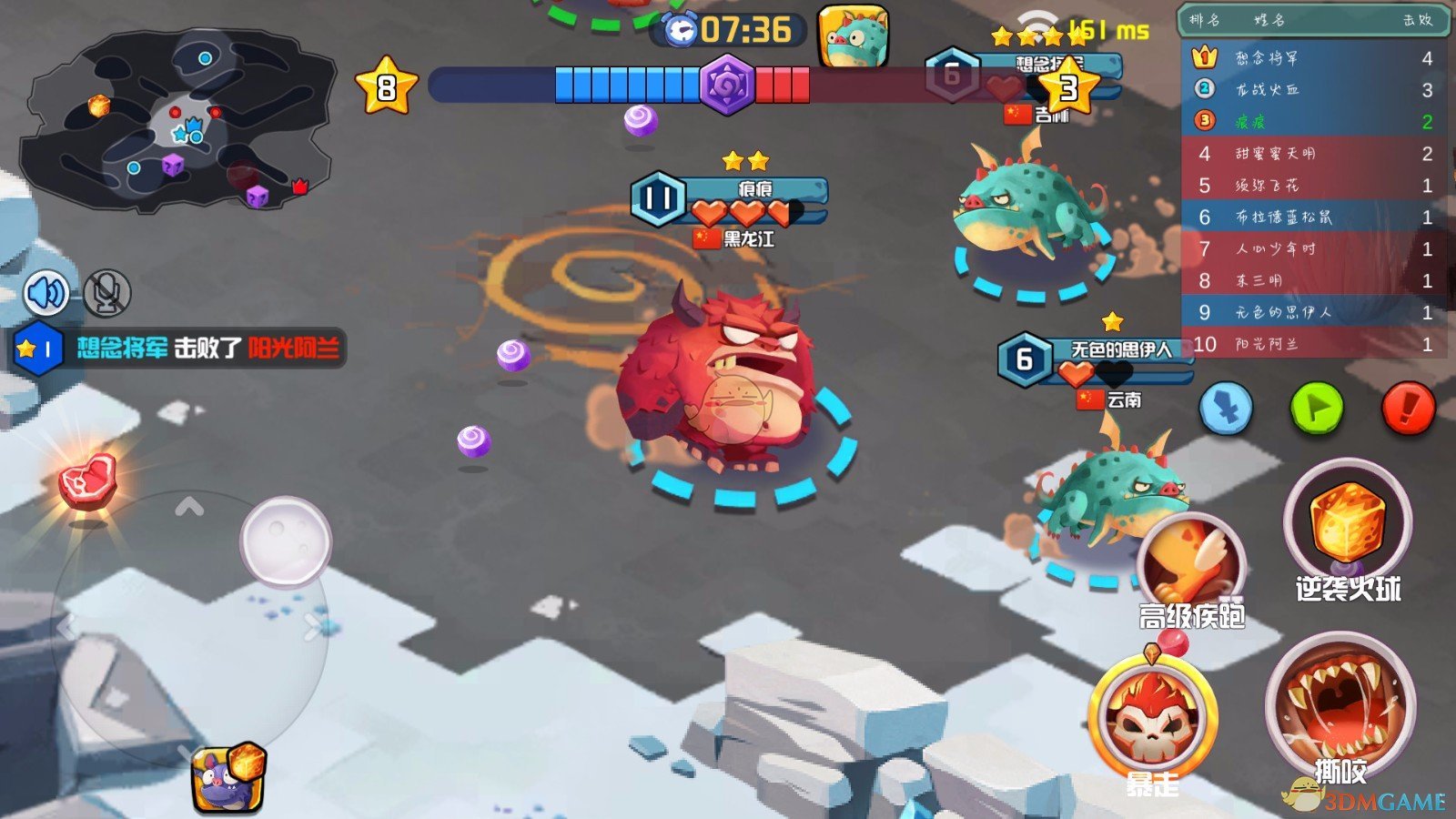Image resolution: width=1456 pixels, height=819 pixels.
Task: Use the 逆袭火球 fireball skill
Action: pyautogui.click(x=1347, y=523)
